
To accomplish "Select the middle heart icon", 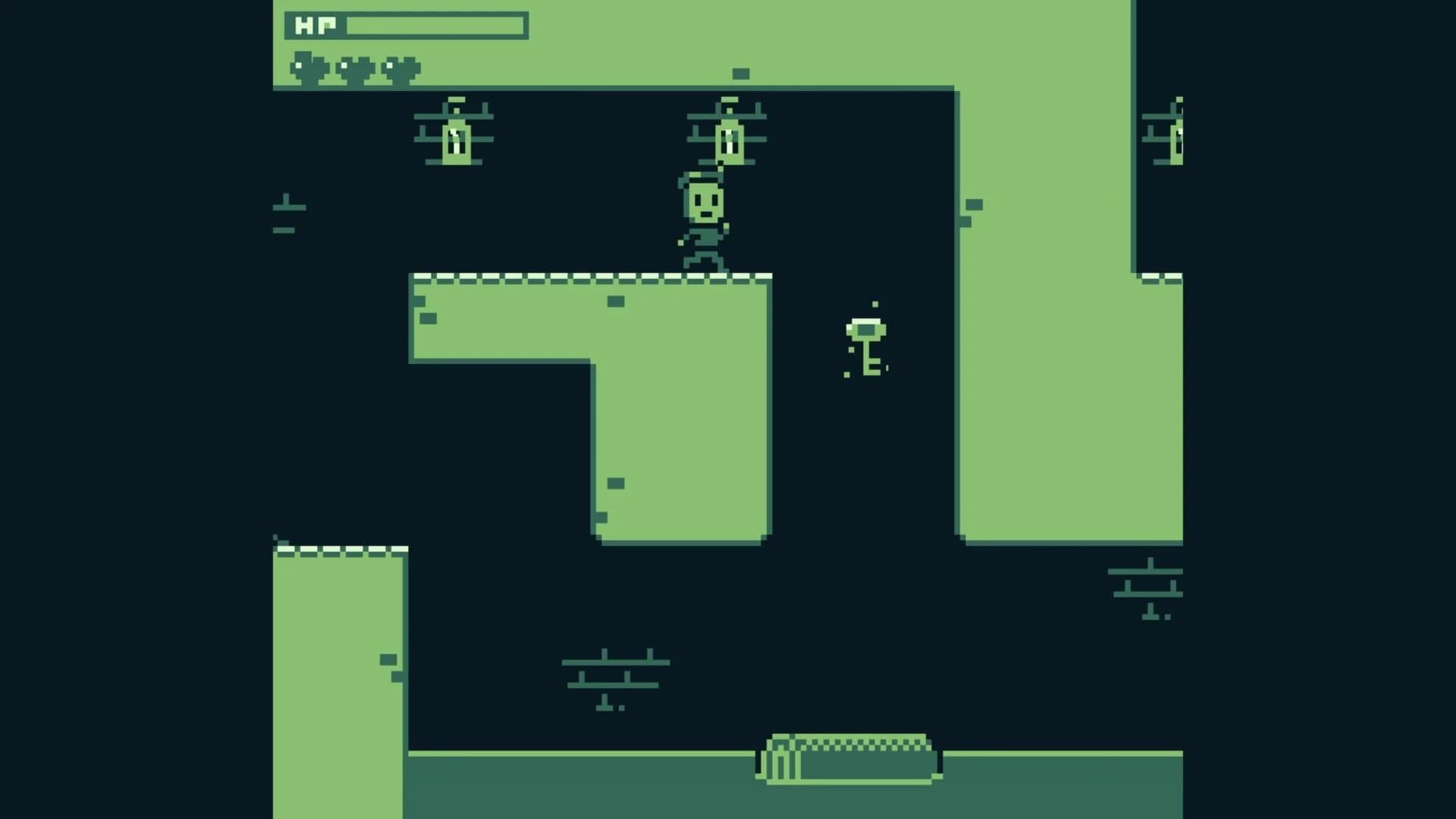I will [x=353, y=67].
